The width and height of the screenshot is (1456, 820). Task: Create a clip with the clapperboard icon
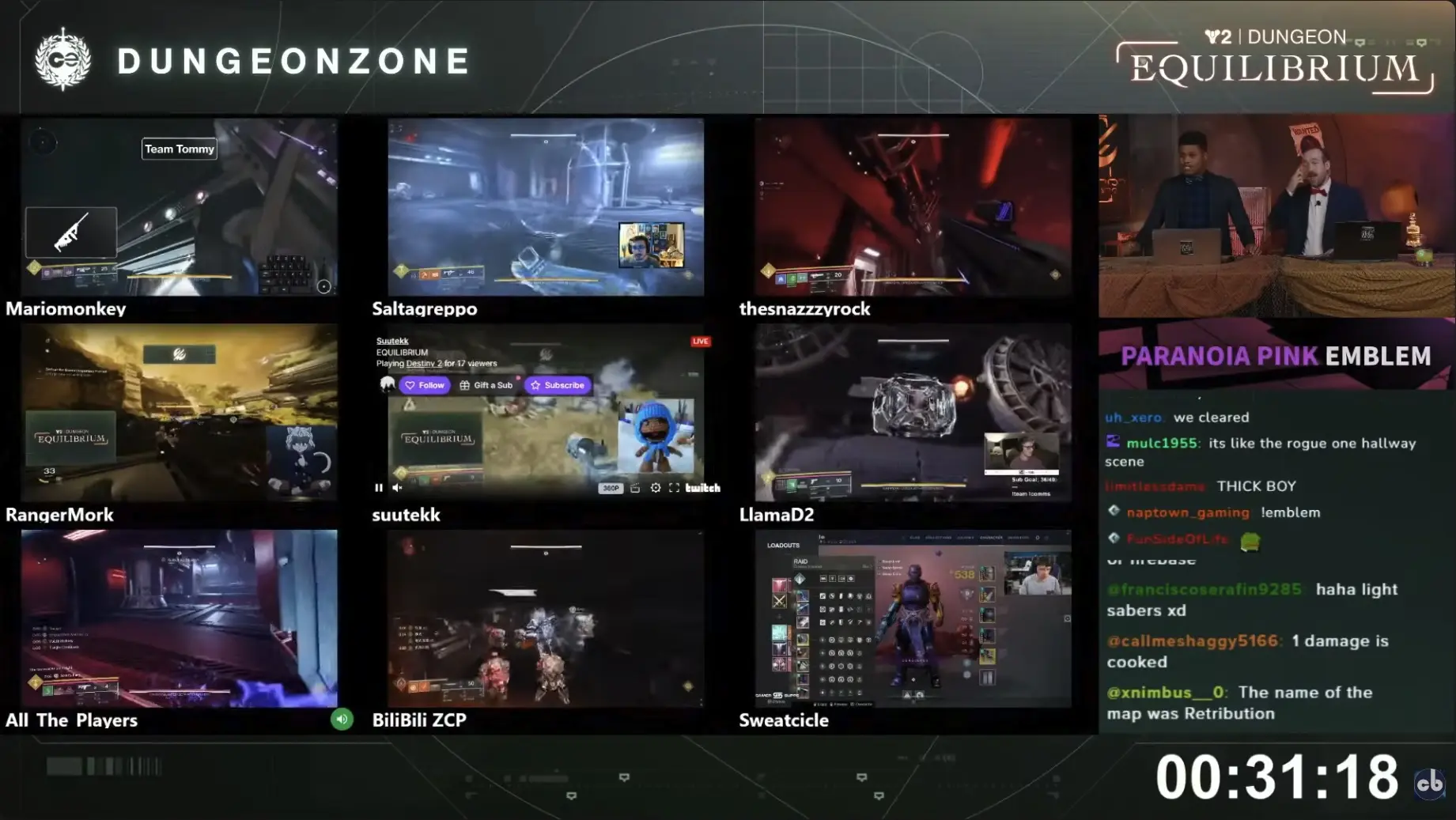635,488
